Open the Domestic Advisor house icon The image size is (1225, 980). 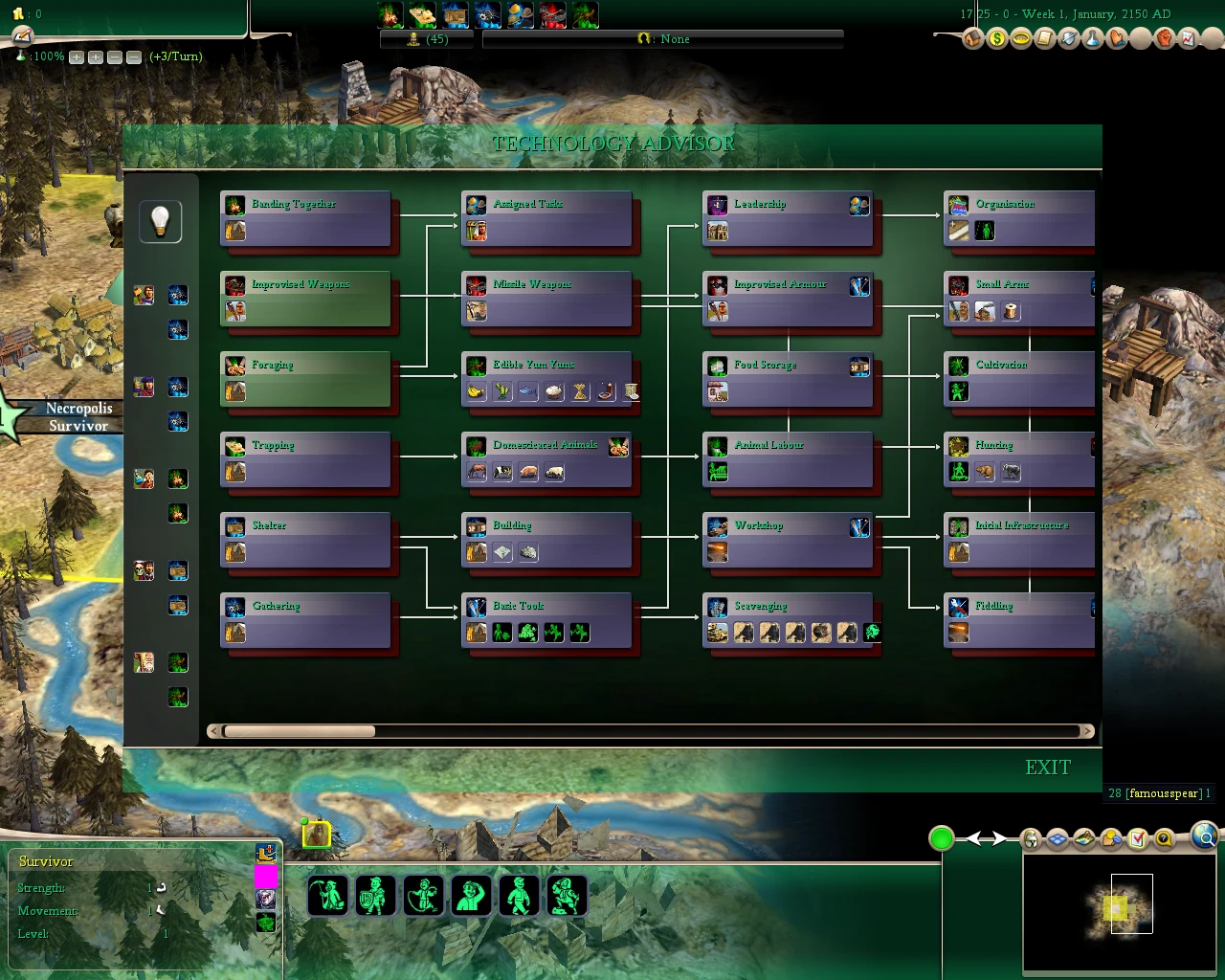pos(972,39)
